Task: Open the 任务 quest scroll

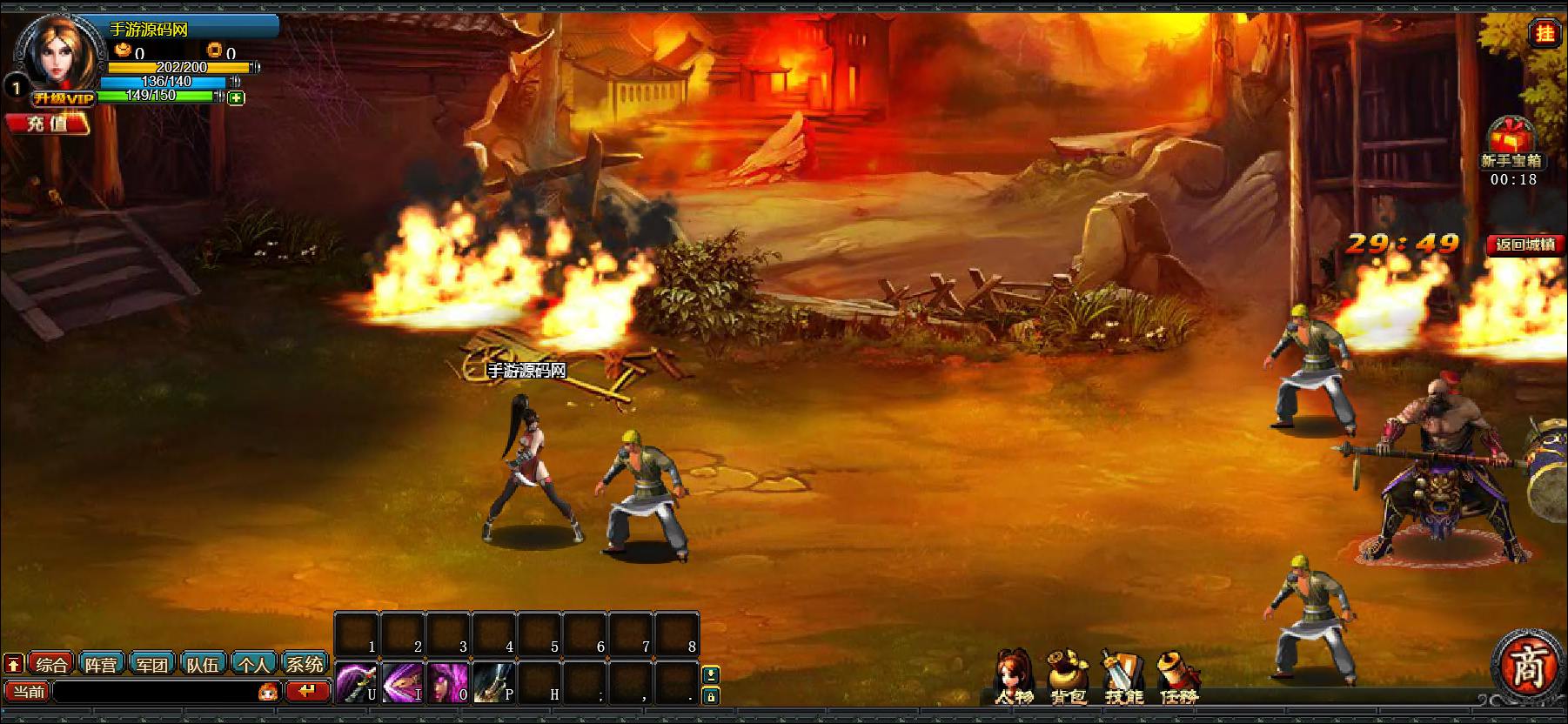Action: [x=1179, y=676]
